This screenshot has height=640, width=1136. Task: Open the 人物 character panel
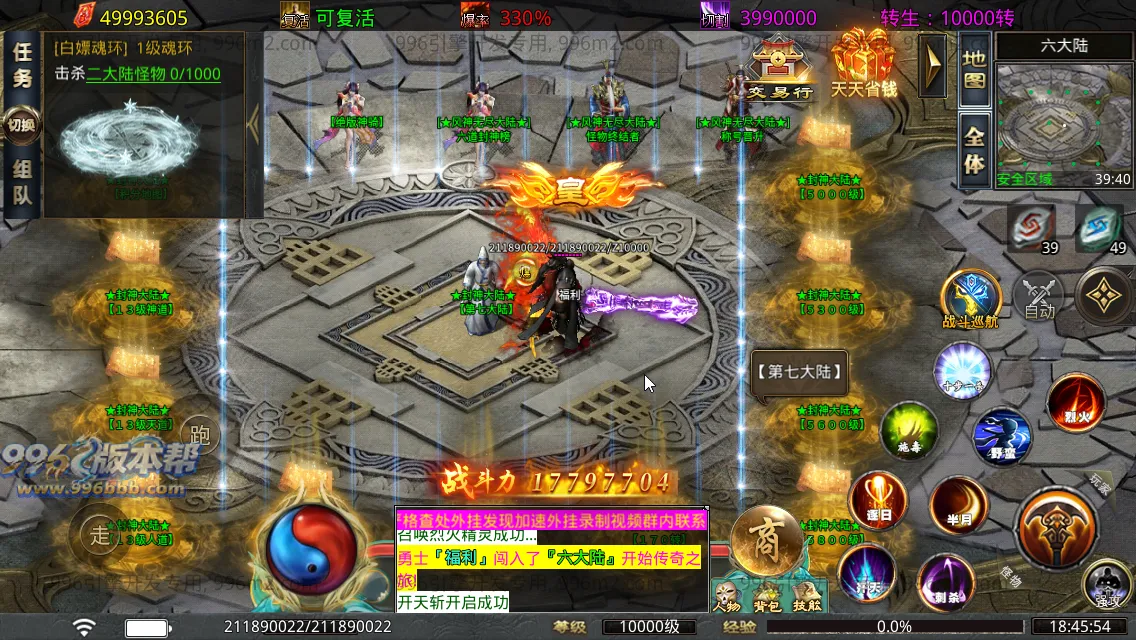(727, 596)
